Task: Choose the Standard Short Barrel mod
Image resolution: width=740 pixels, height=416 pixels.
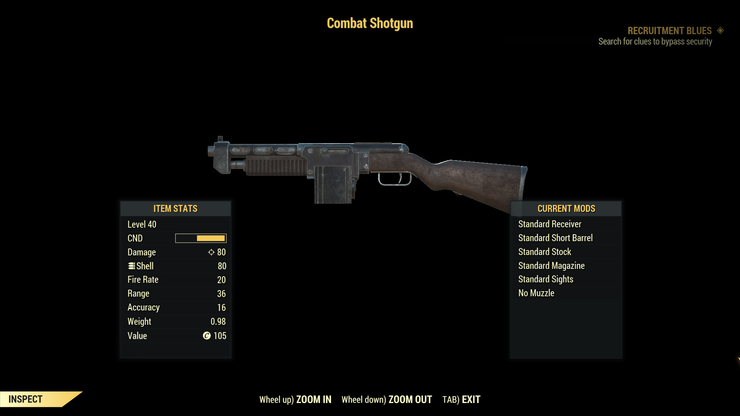Action: coord(555,239)
